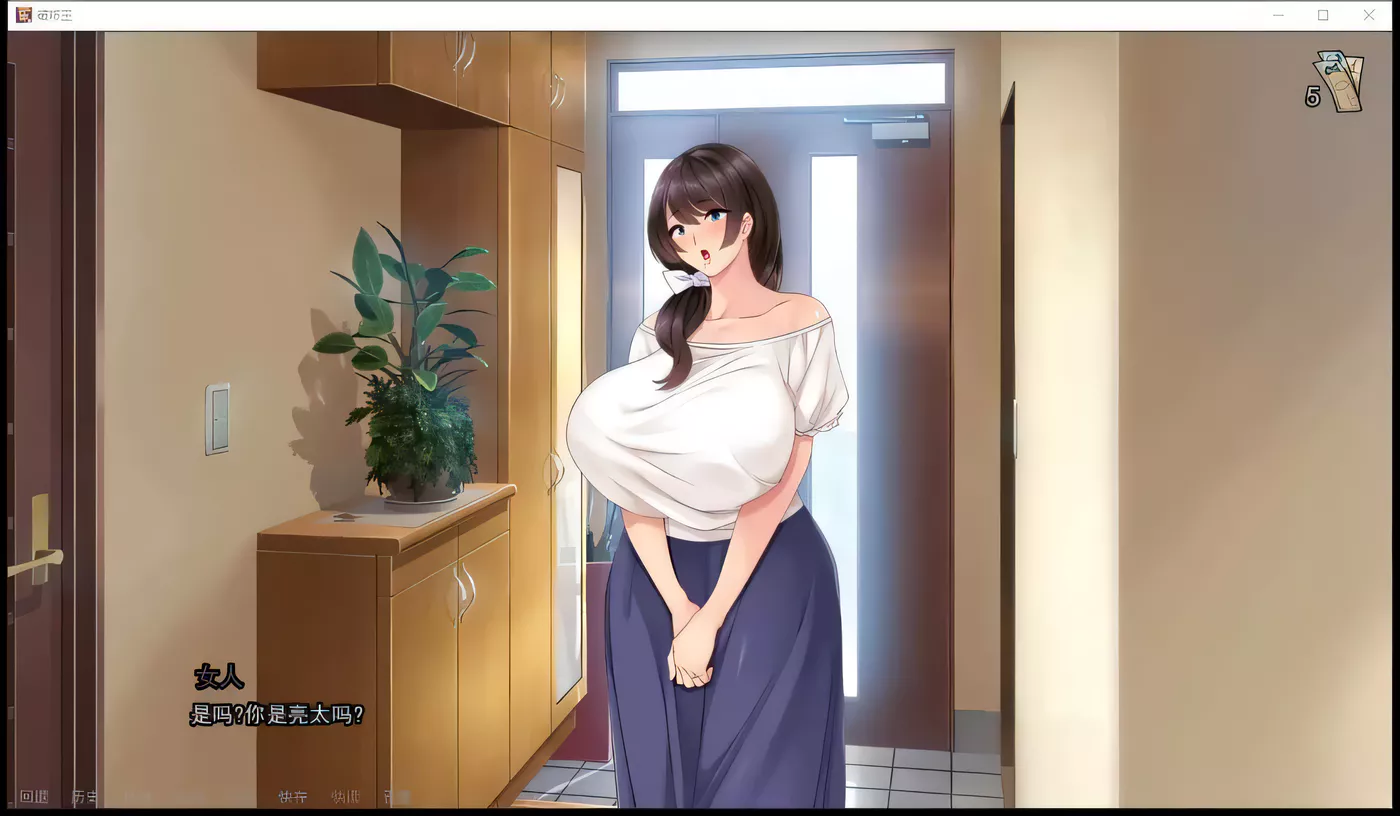This screenshot has height=816, width=1400.
Task: Open the 回想 (recall) function
Action: [35, 795]
